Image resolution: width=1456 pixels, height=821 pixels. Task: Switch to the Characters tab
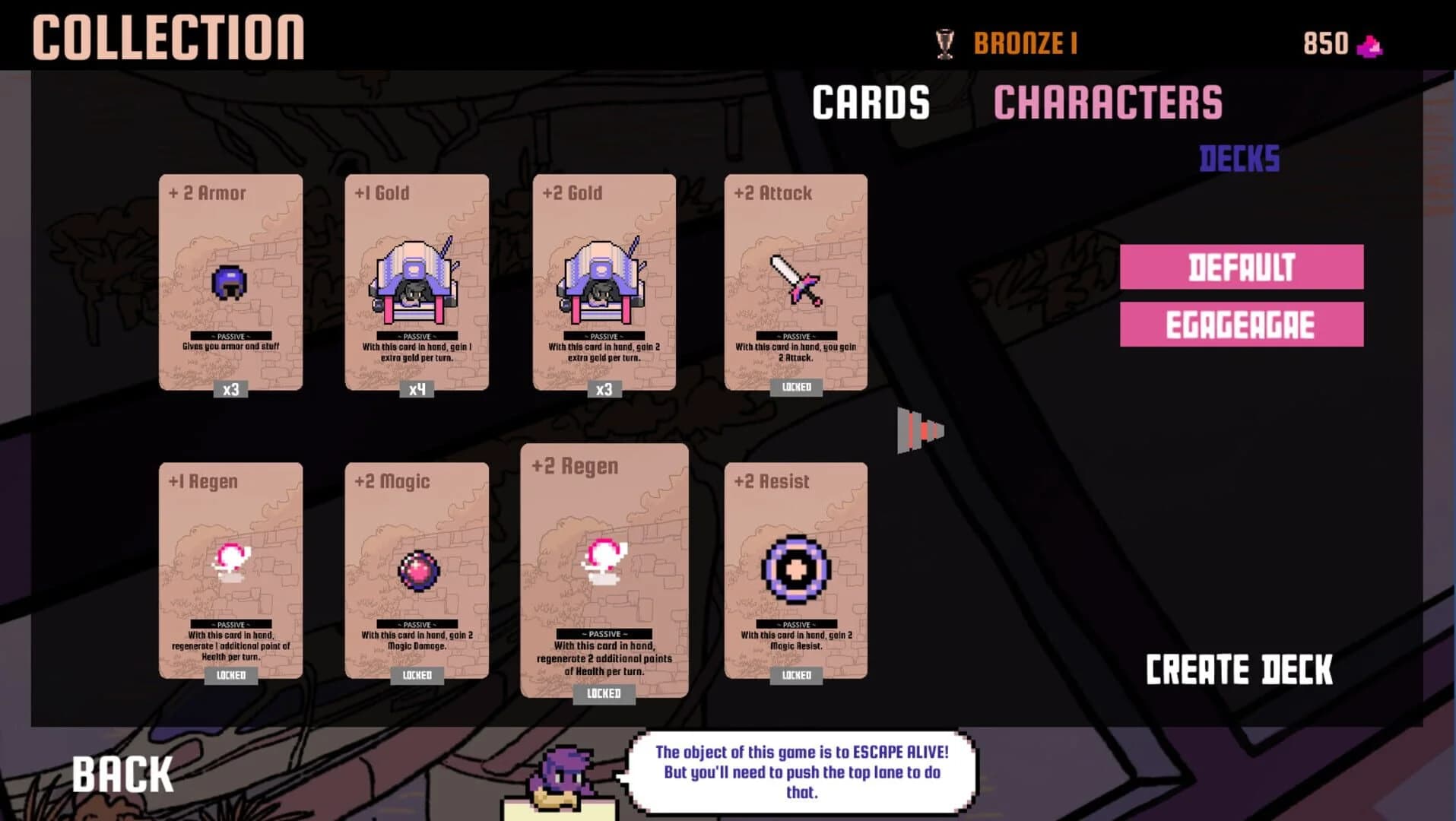click(x=1110, y=102)
